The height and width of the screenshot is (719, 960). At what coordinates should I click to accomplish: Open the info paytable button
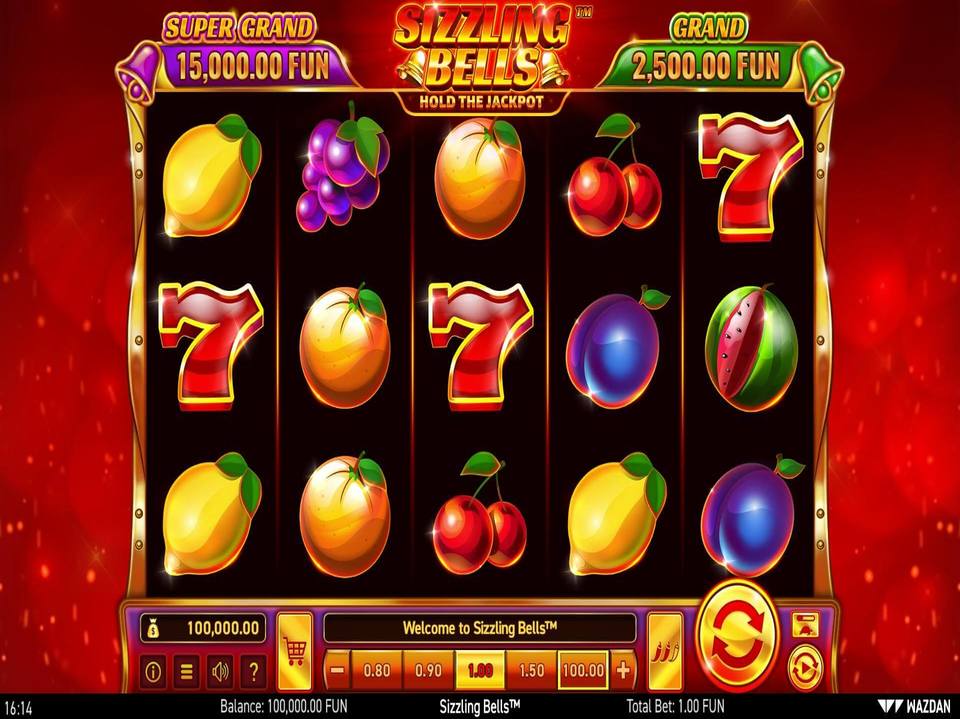pyautogui.click(x=153, y=672)
